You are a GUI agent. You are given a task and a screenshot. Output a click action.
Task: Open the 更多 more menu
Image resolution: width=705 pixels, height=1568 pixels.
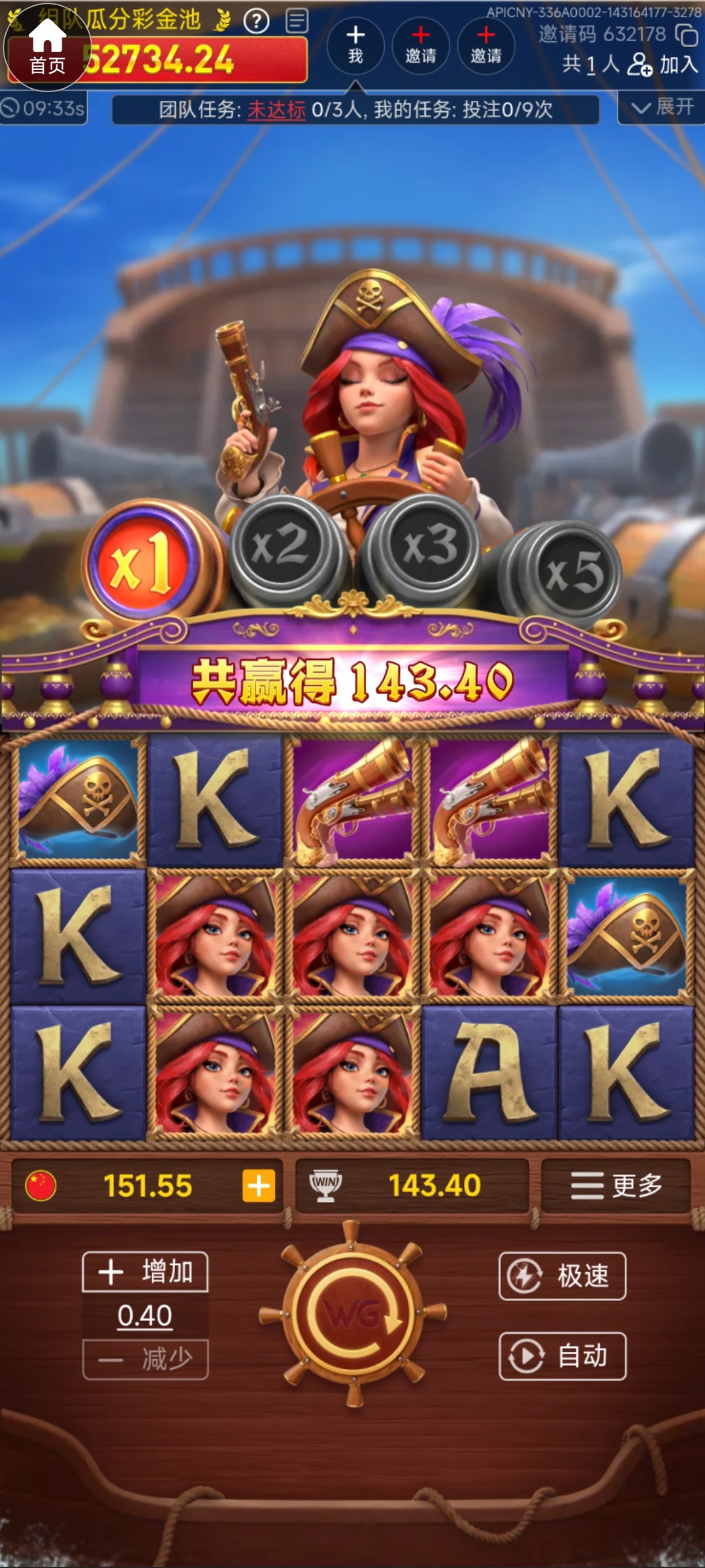click(x=615, y=1185)
